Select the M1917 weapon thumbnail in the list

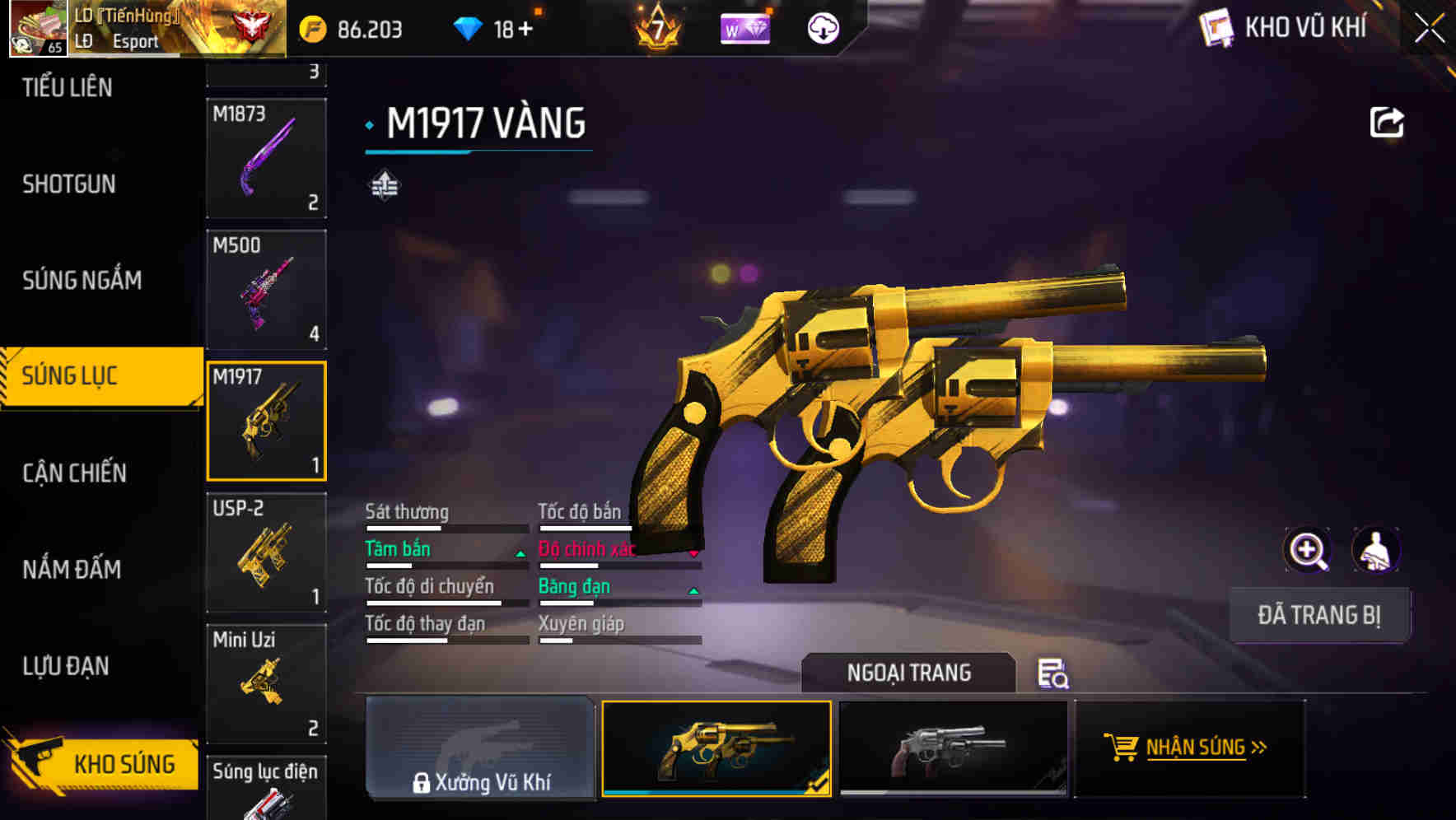pyautogui.click(x=265, y=420)
